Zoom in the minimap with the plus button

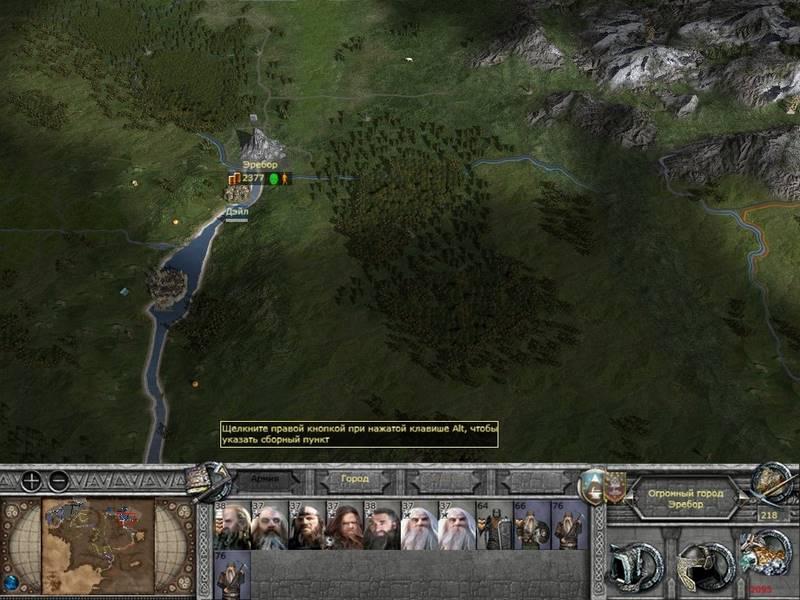pos(32,481)
